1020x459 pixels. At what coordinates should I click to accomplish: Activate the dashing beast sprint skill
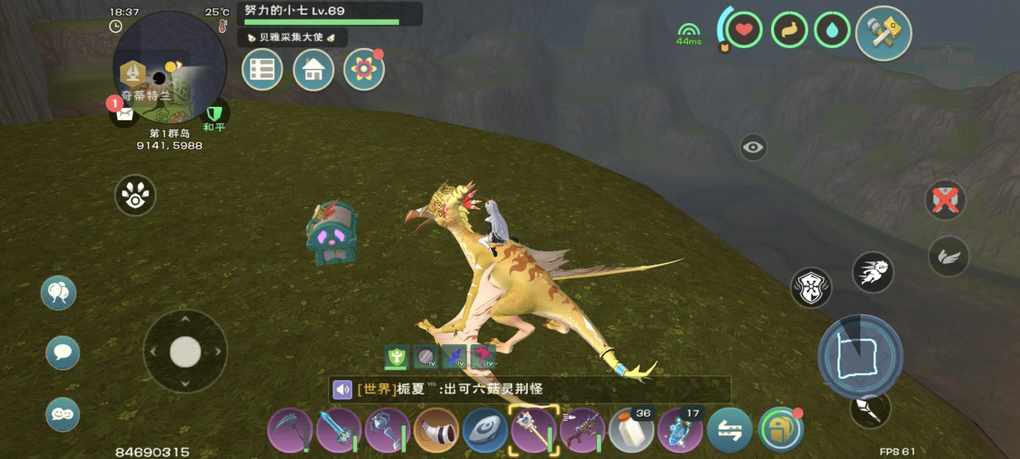coord(873,271)
